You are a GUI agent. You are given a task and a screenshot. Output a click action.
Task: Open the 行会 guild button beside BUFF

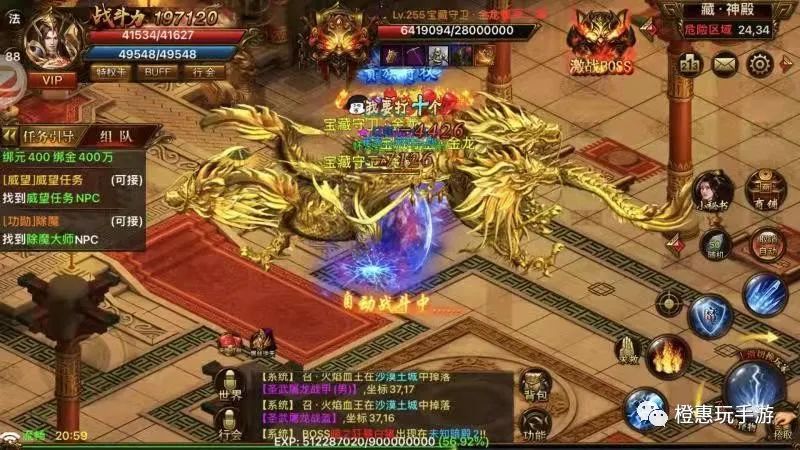click(x=205, y=73)
